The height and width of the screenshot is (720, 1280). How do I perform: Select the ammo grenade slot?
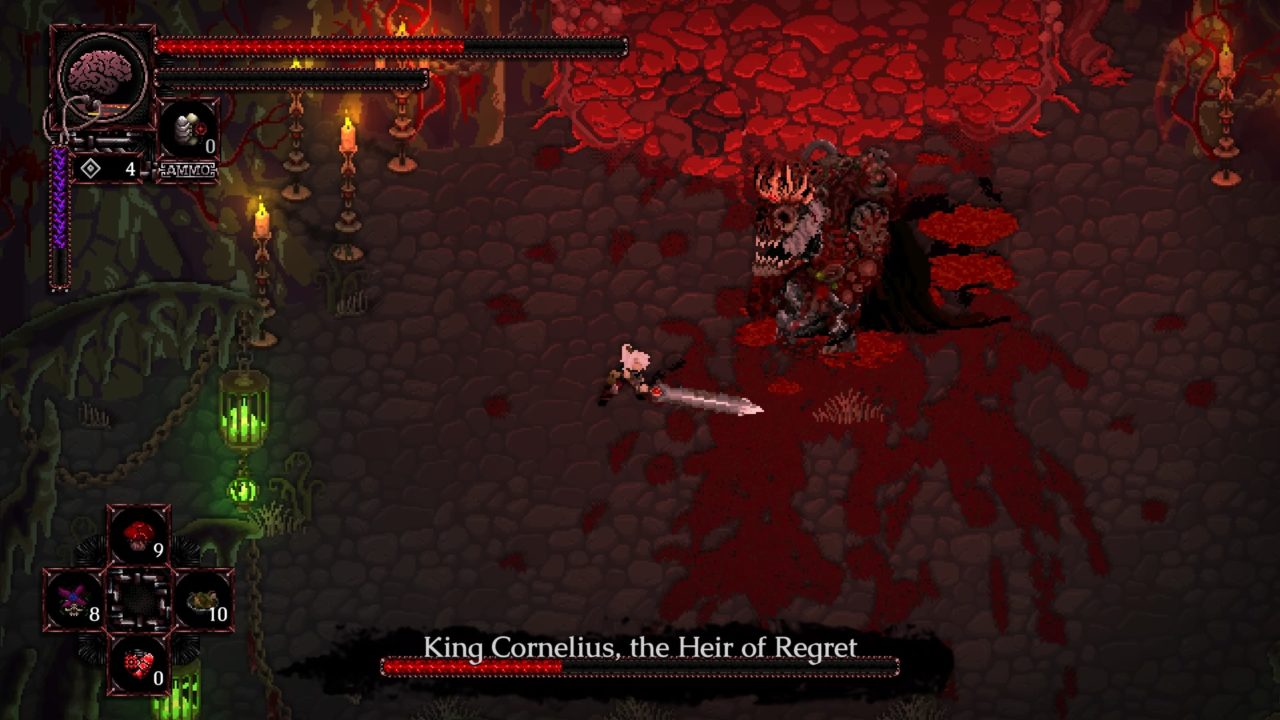[x=188, y=130]
